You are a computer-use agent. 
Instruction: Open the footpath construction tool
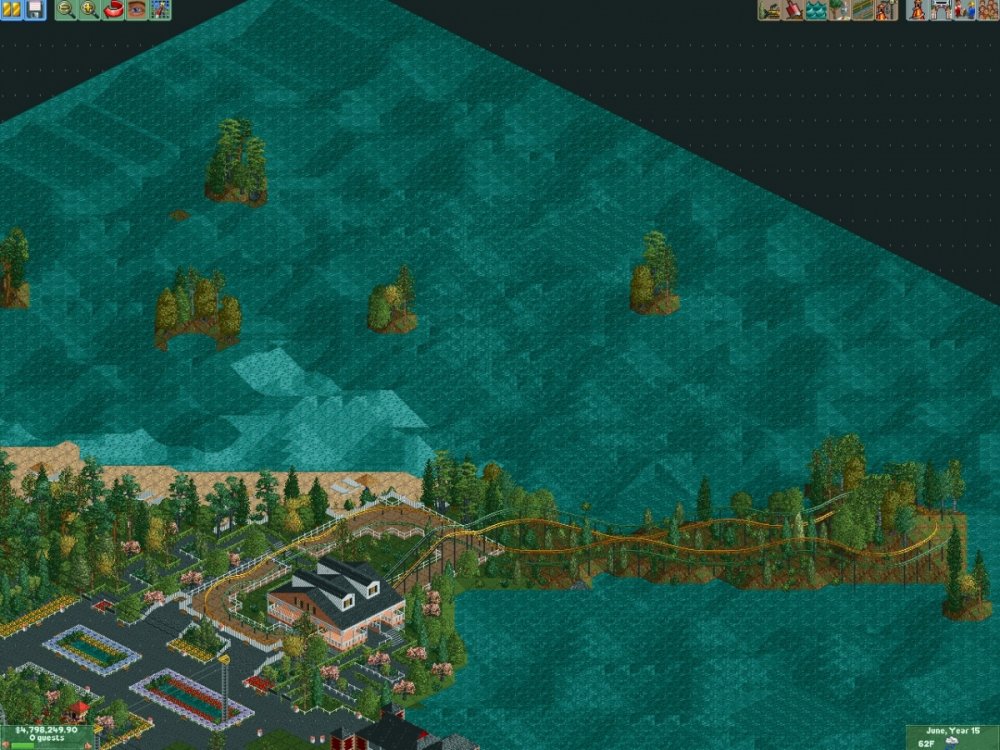(862, 10)
